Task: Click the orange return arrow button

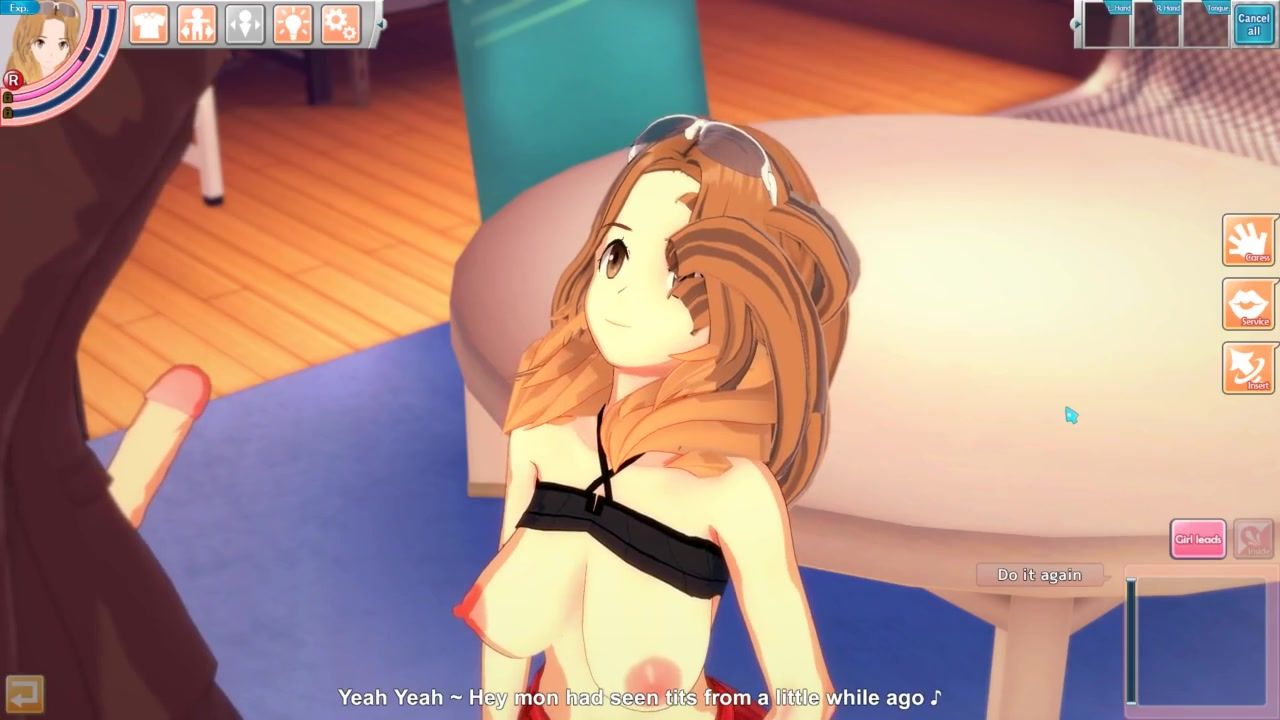Action: pos(23,692)
